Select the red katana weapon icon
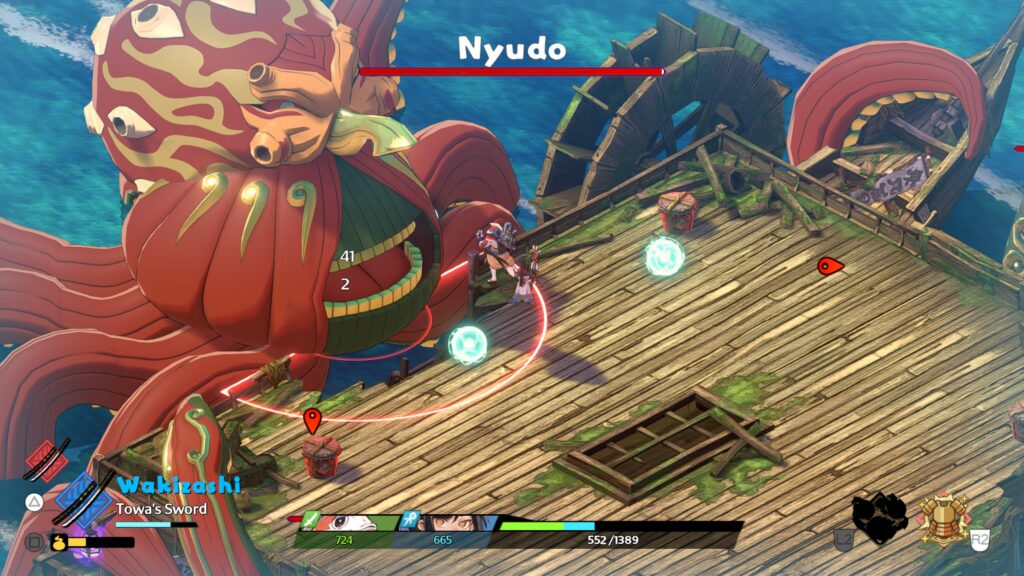Screen dimensions: 1024x576 [48, 460]
